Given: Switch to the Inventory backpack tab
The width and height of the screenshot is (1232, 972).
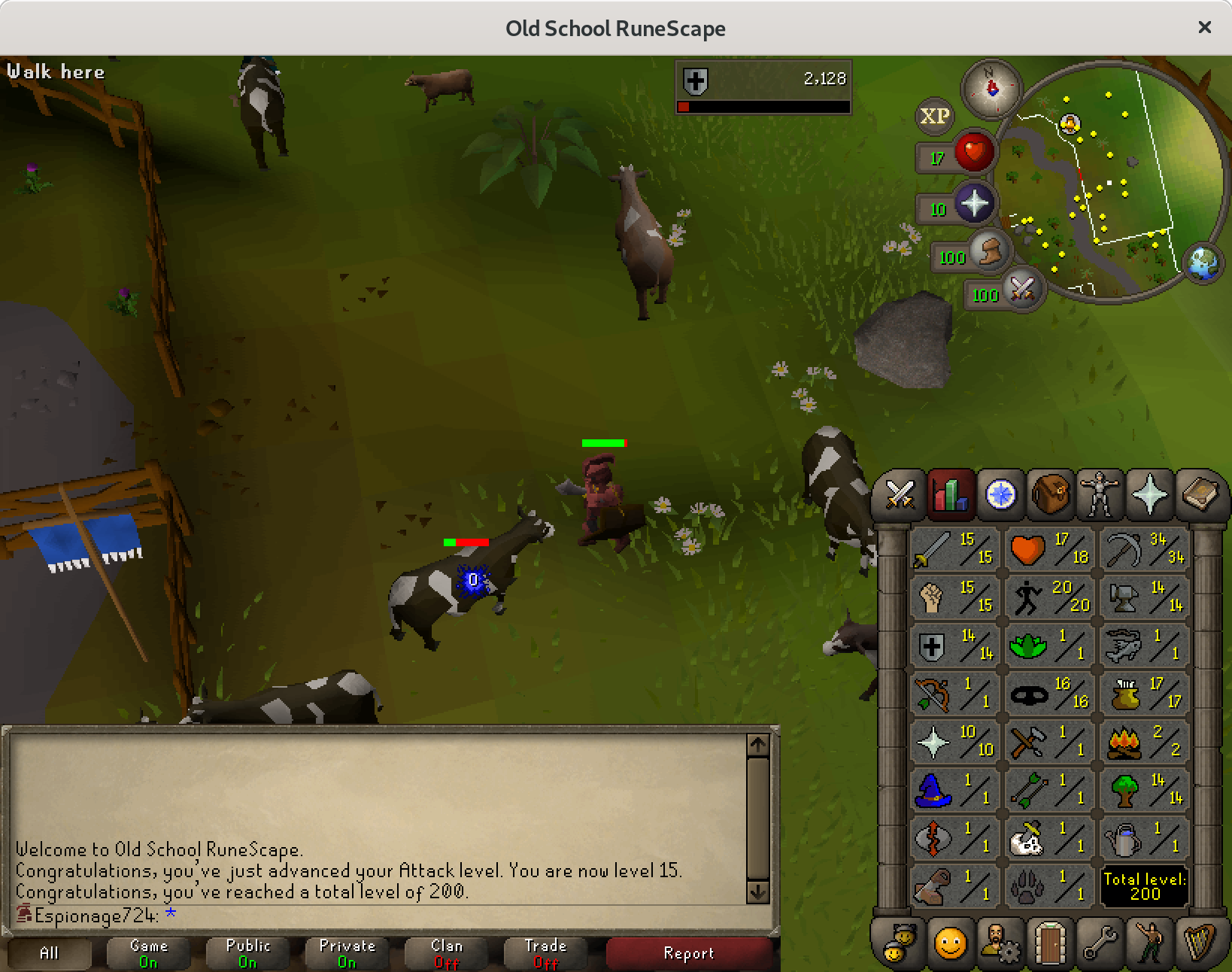Looking at the screenshot, I should pos(1049,494).
